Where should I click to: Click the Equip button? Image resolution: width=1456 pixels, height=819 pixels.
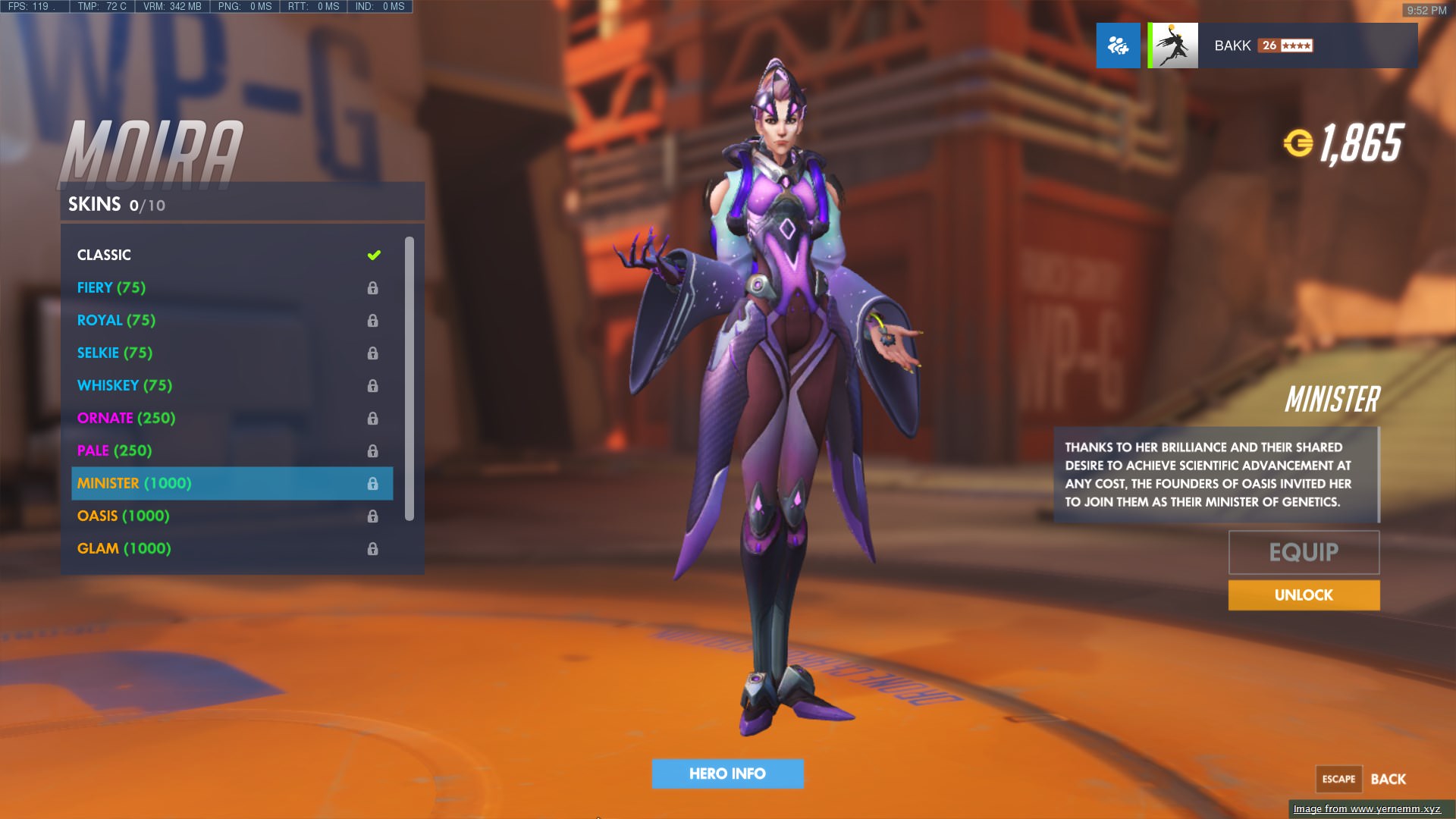coord(1304,552)
